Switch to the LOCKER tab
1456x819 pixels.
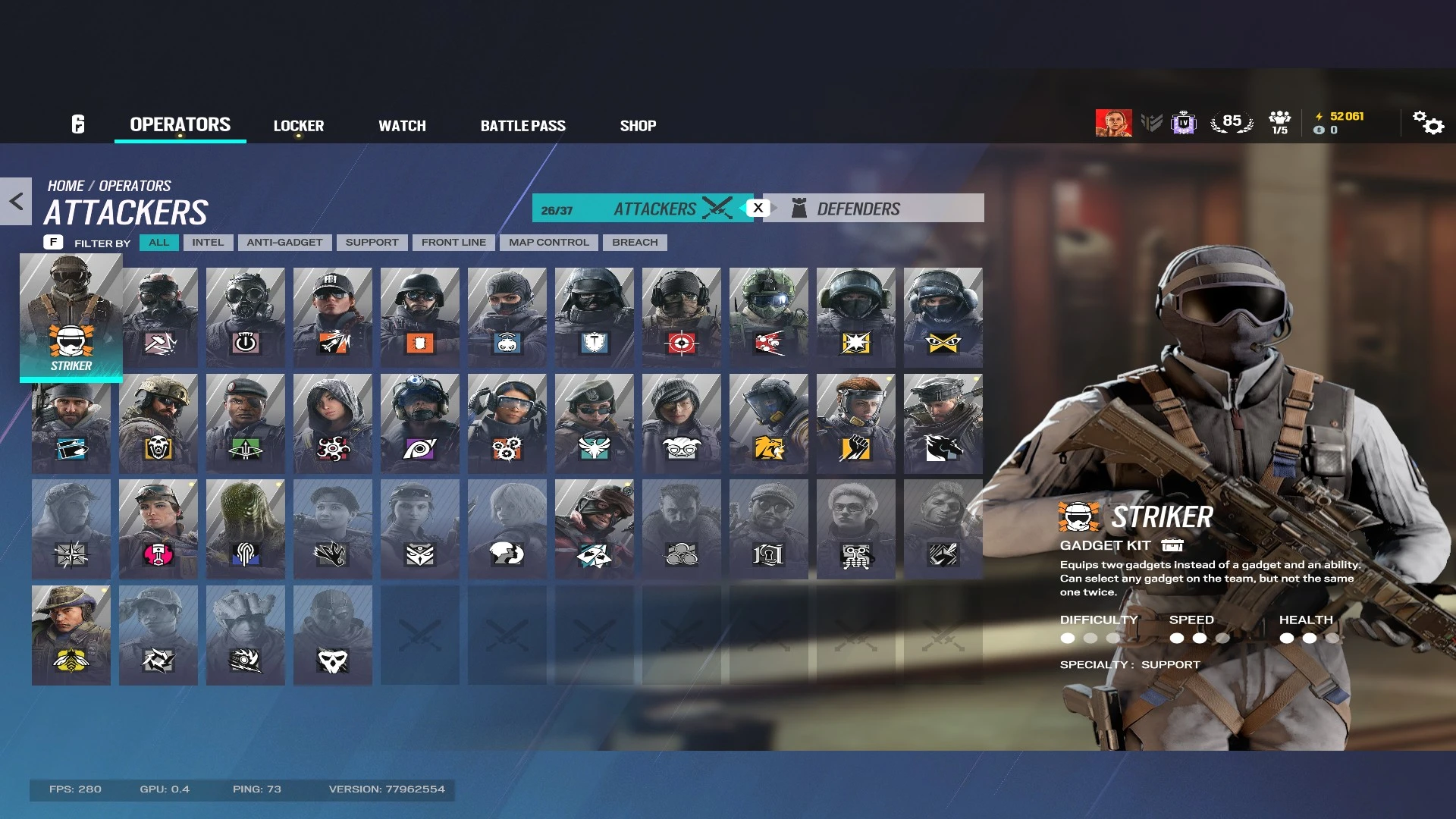299,126
